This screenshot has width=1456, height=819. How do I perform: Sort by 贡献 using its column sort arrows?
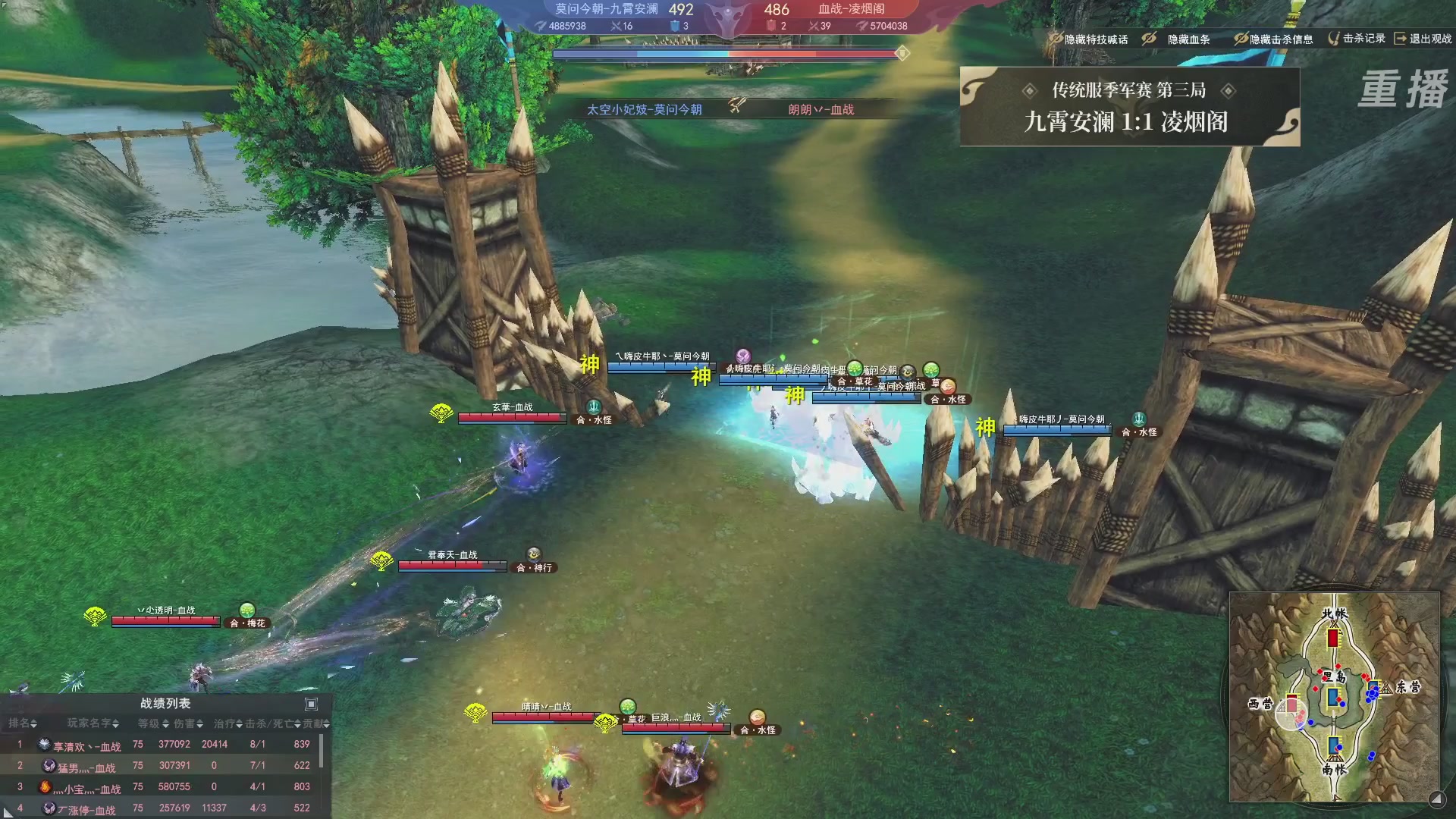328,724
